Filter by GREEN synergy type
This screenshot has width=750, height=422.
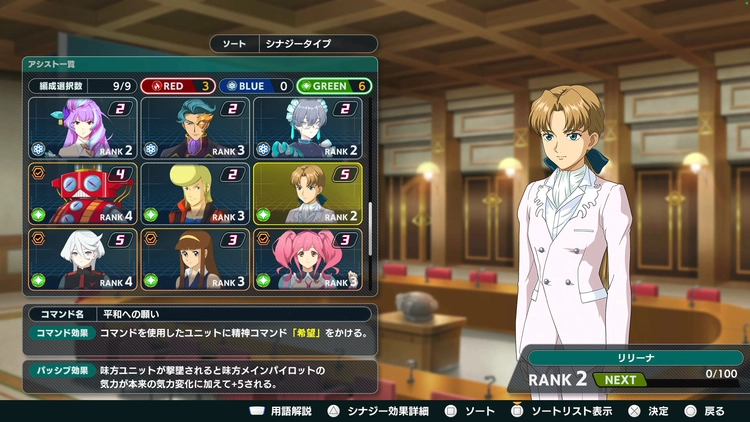[x=334, y=86]
